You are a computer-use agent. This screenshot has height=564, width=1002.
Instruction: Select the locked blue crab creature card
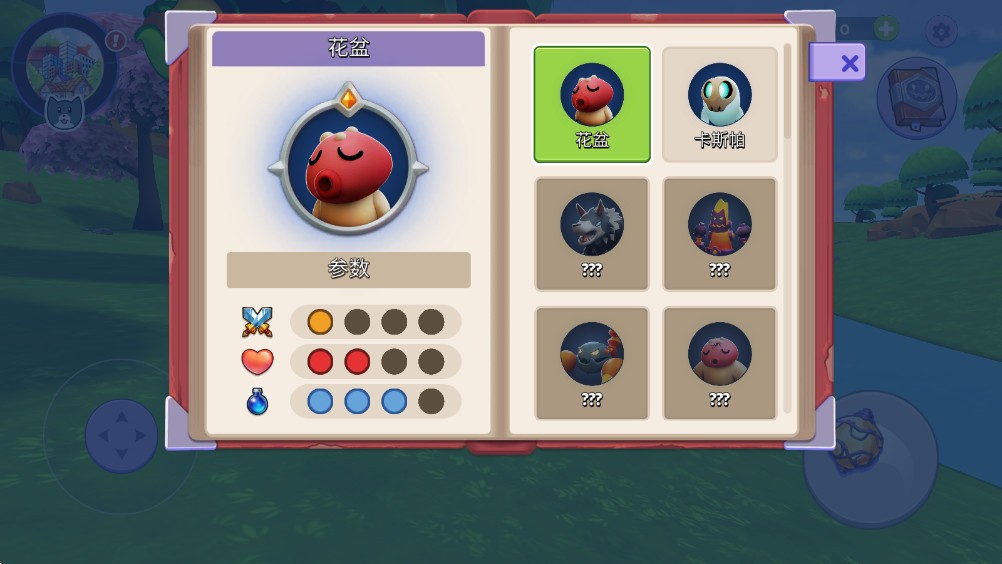point(592,363)
